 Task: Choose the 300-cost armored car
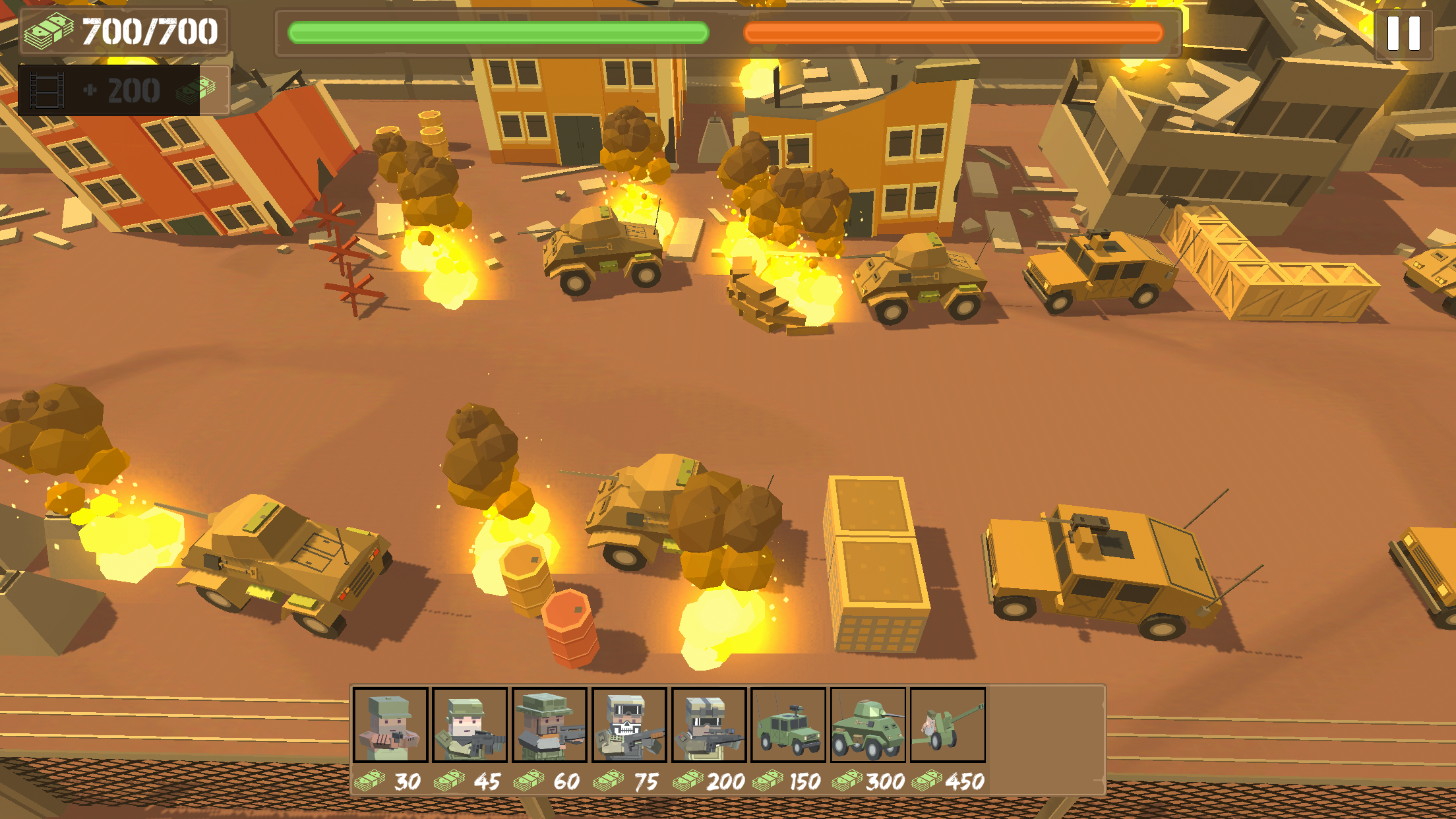pos(868,725)
